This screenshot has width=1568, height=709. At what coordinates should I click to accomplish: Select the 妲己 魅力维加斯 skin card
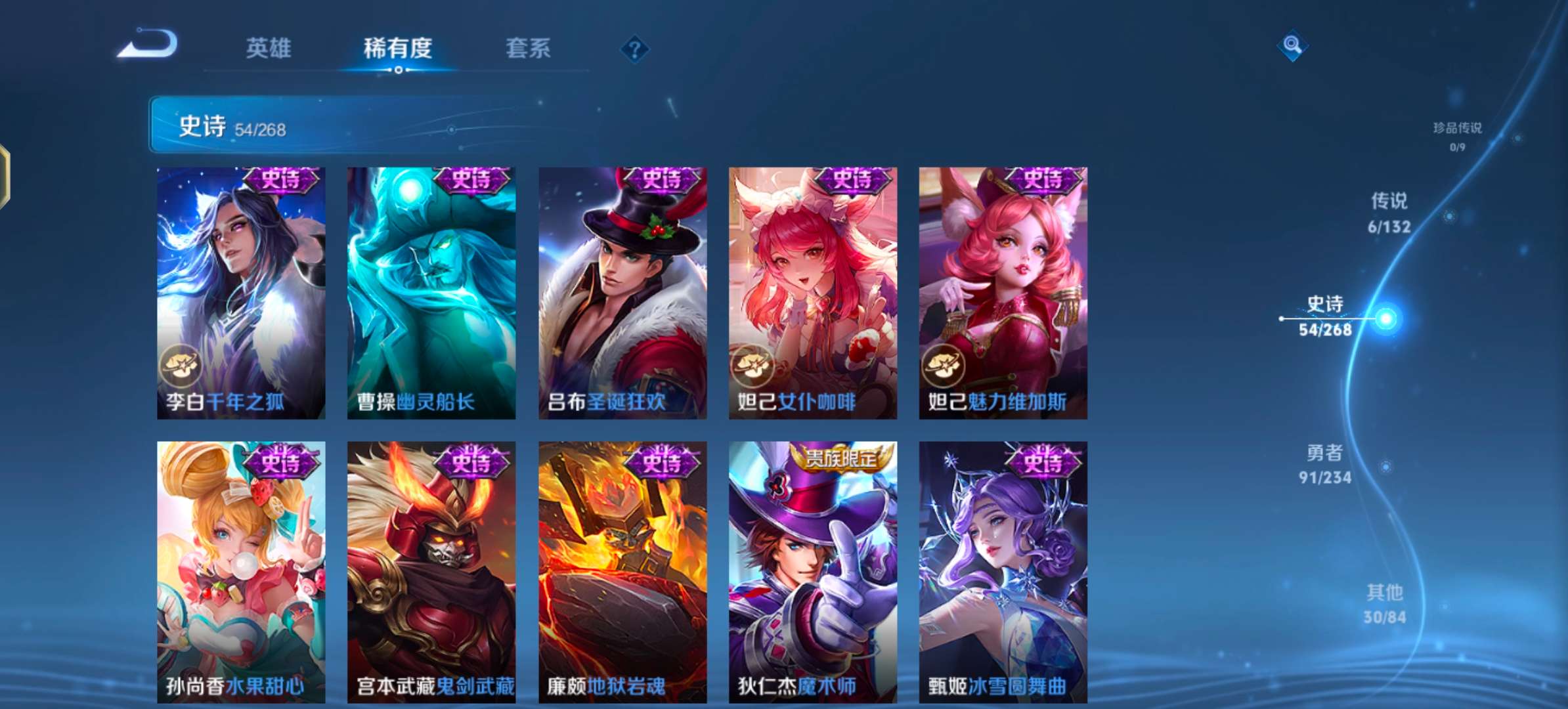click(1003, 293)
